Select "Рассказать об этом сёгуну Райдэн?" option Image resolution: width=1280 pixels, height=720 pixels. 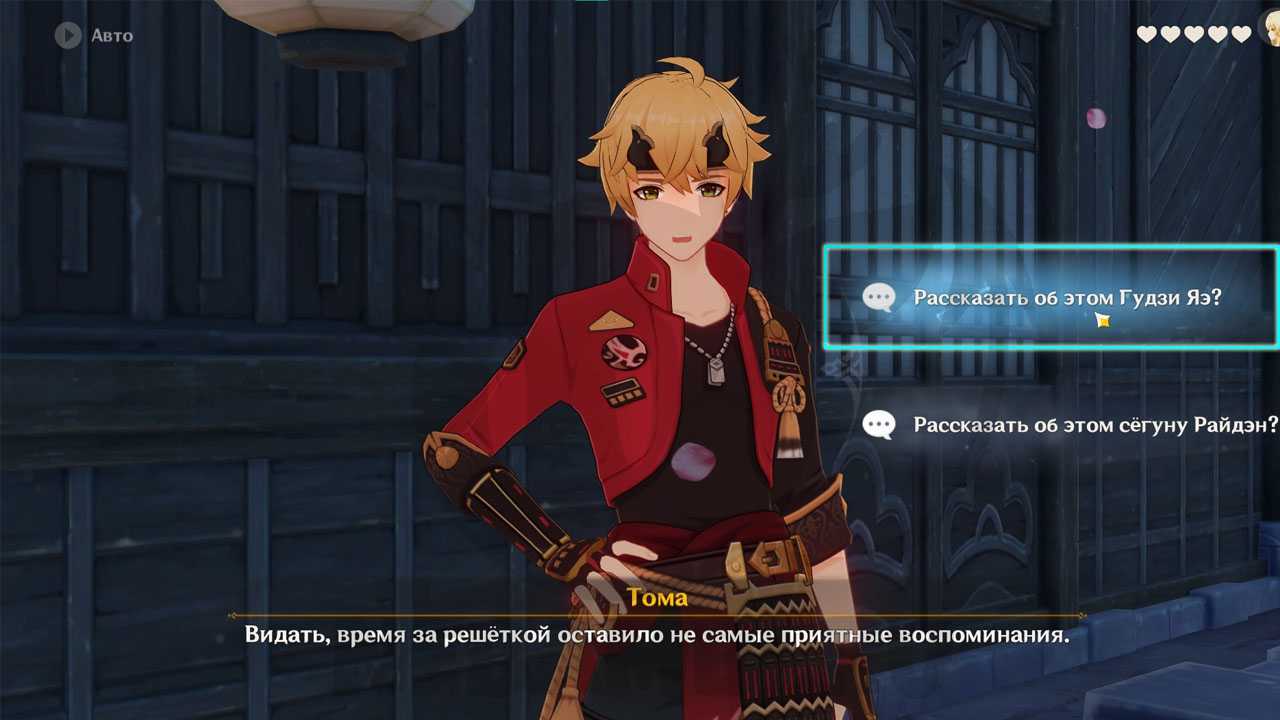pyautogui.click(x=1095, y=425)
